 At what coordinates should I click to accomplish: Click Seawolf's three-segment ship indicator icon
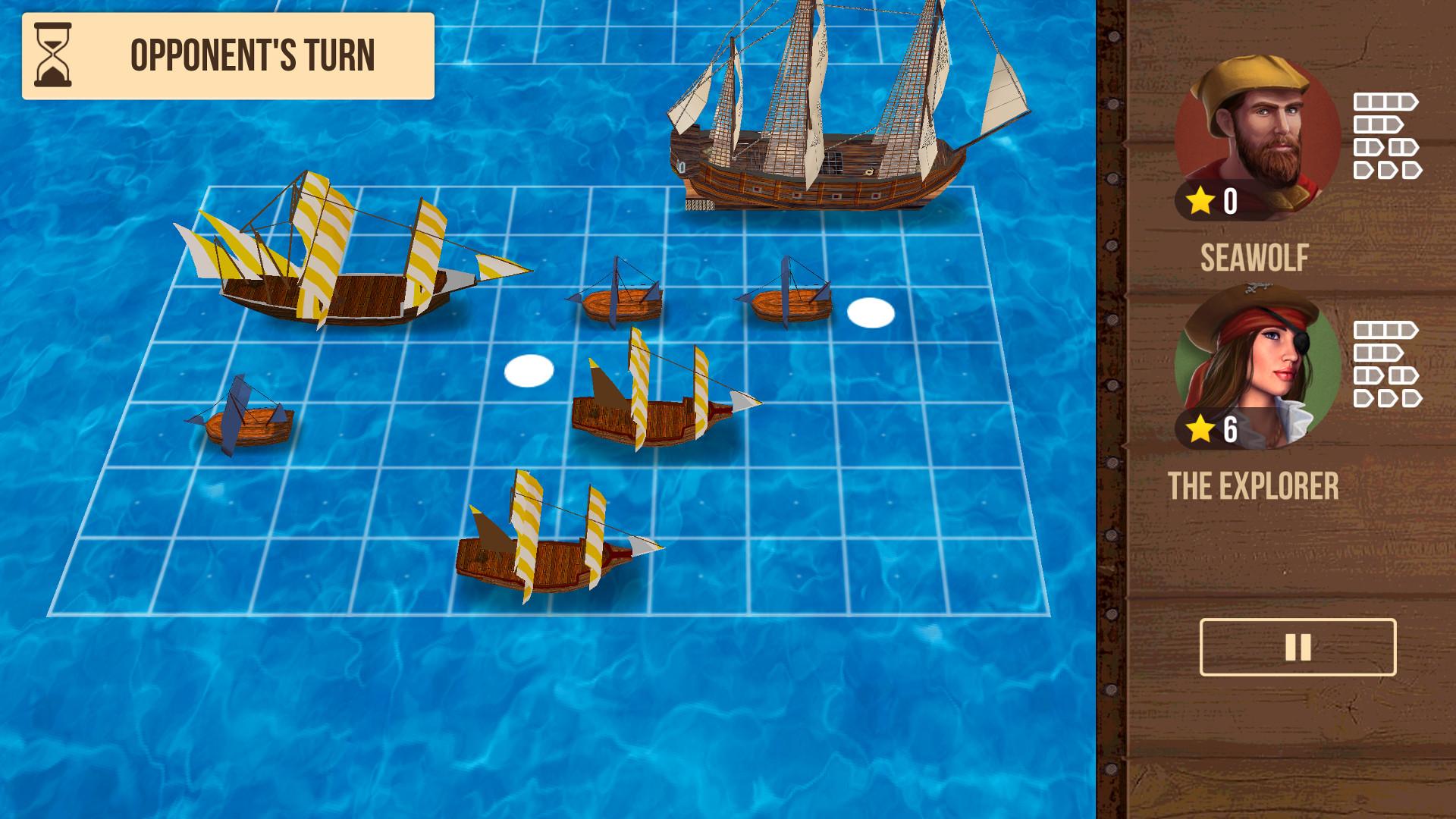coord(1378,124)
